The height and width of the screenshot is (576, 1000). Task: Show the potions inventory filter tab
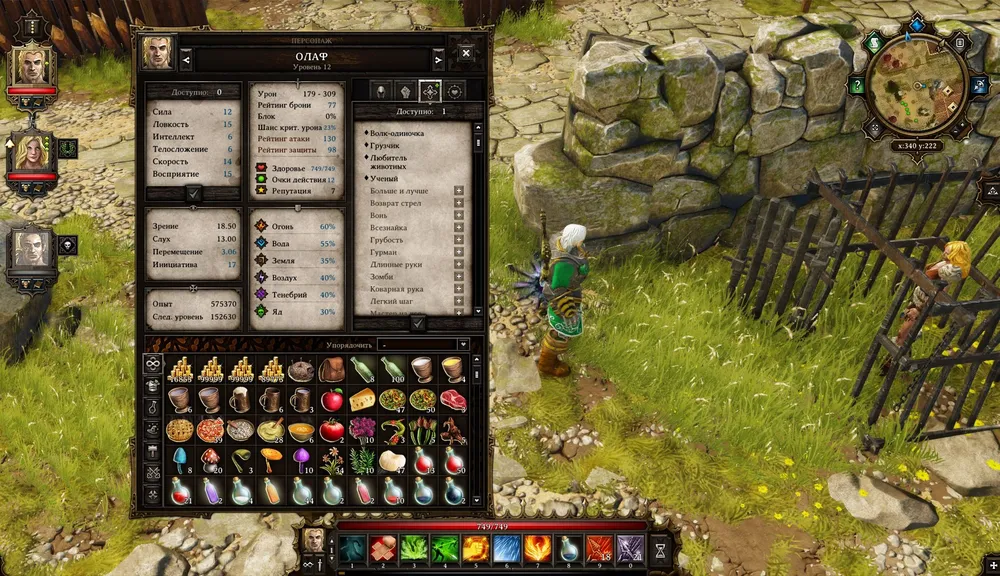coord(153,407)
